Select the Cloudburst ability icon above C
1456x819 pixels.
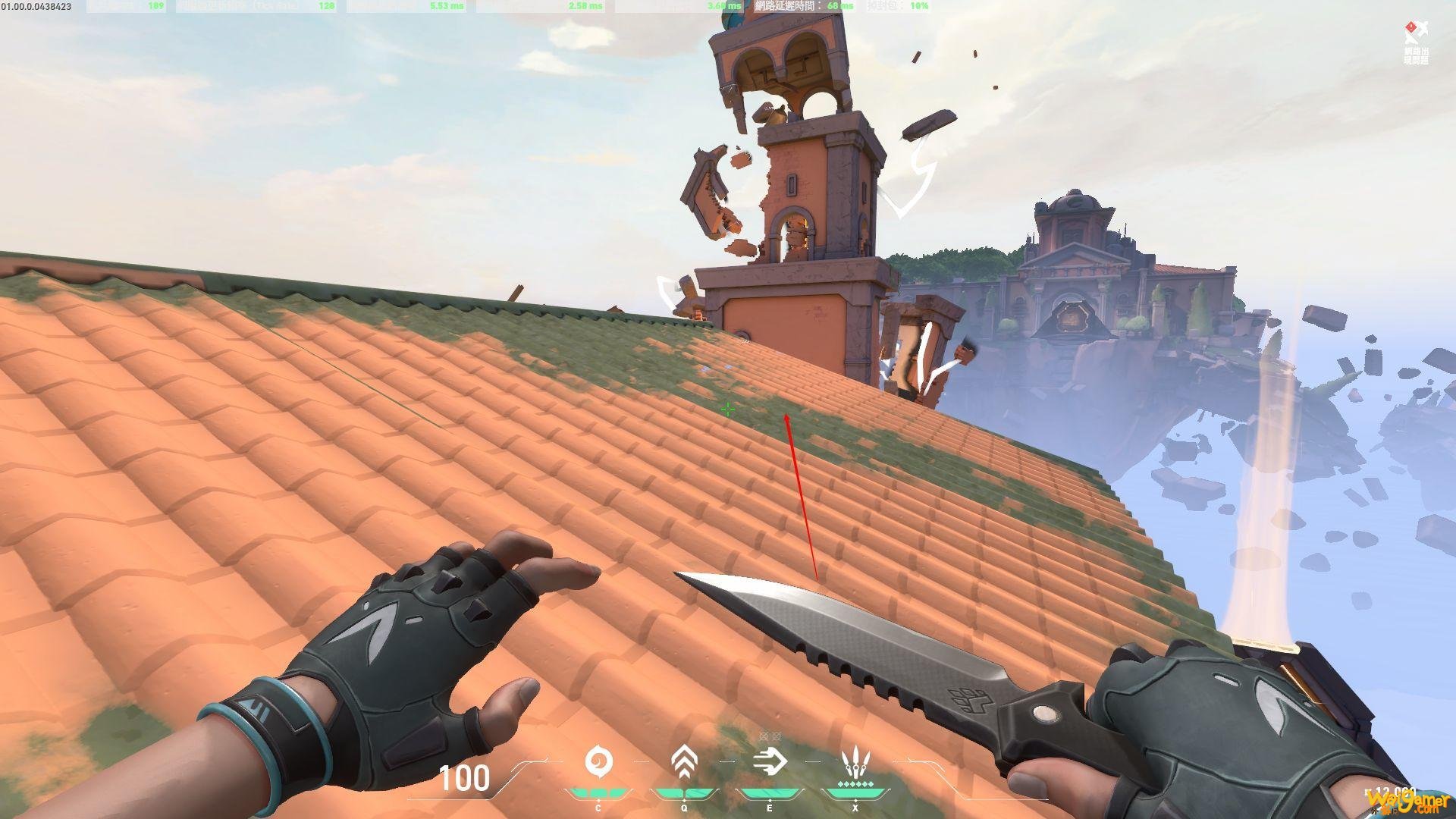(x=598, y=759)
